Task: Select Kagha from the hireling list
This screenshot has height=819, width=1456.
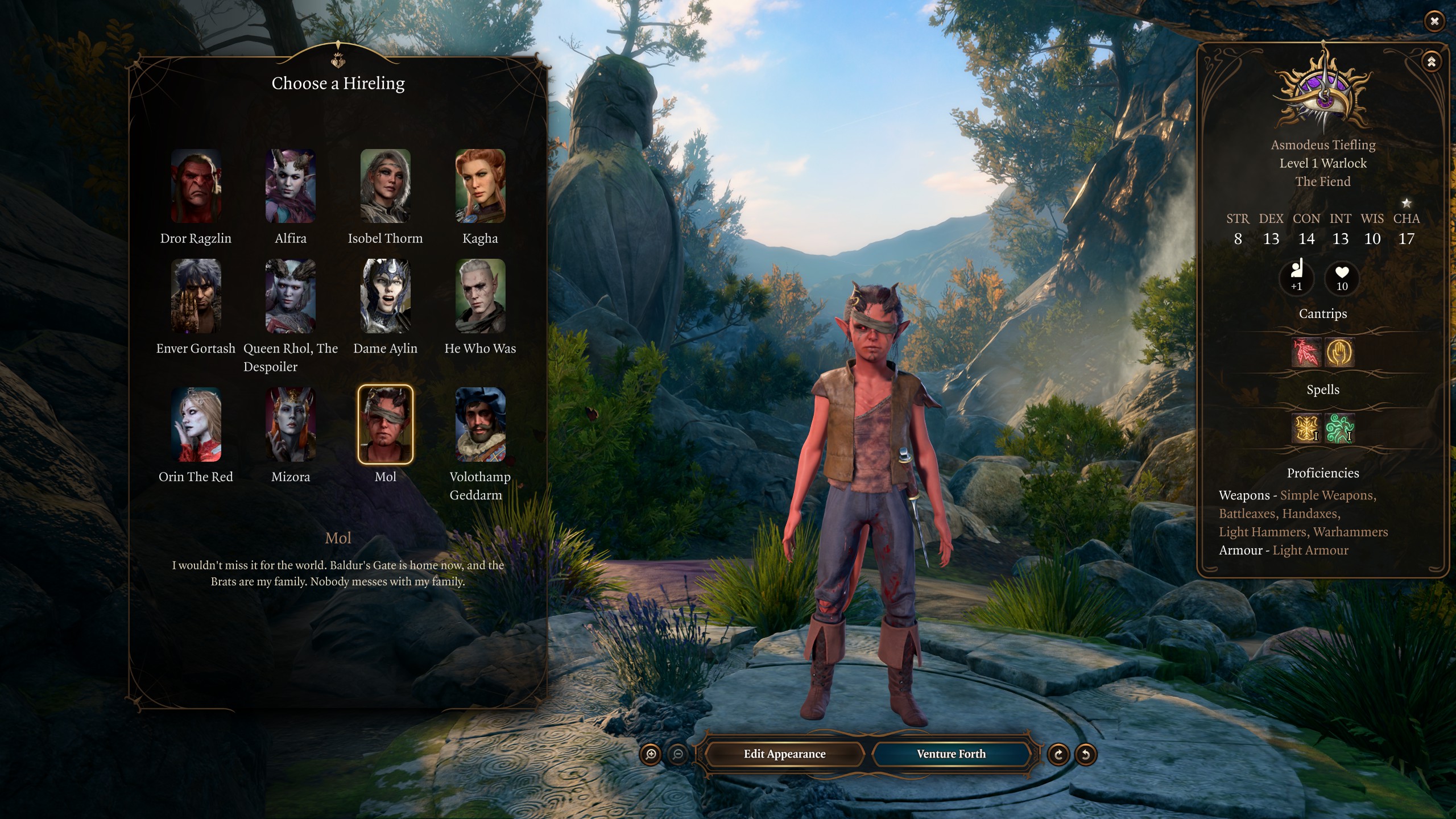Action: 480,185
